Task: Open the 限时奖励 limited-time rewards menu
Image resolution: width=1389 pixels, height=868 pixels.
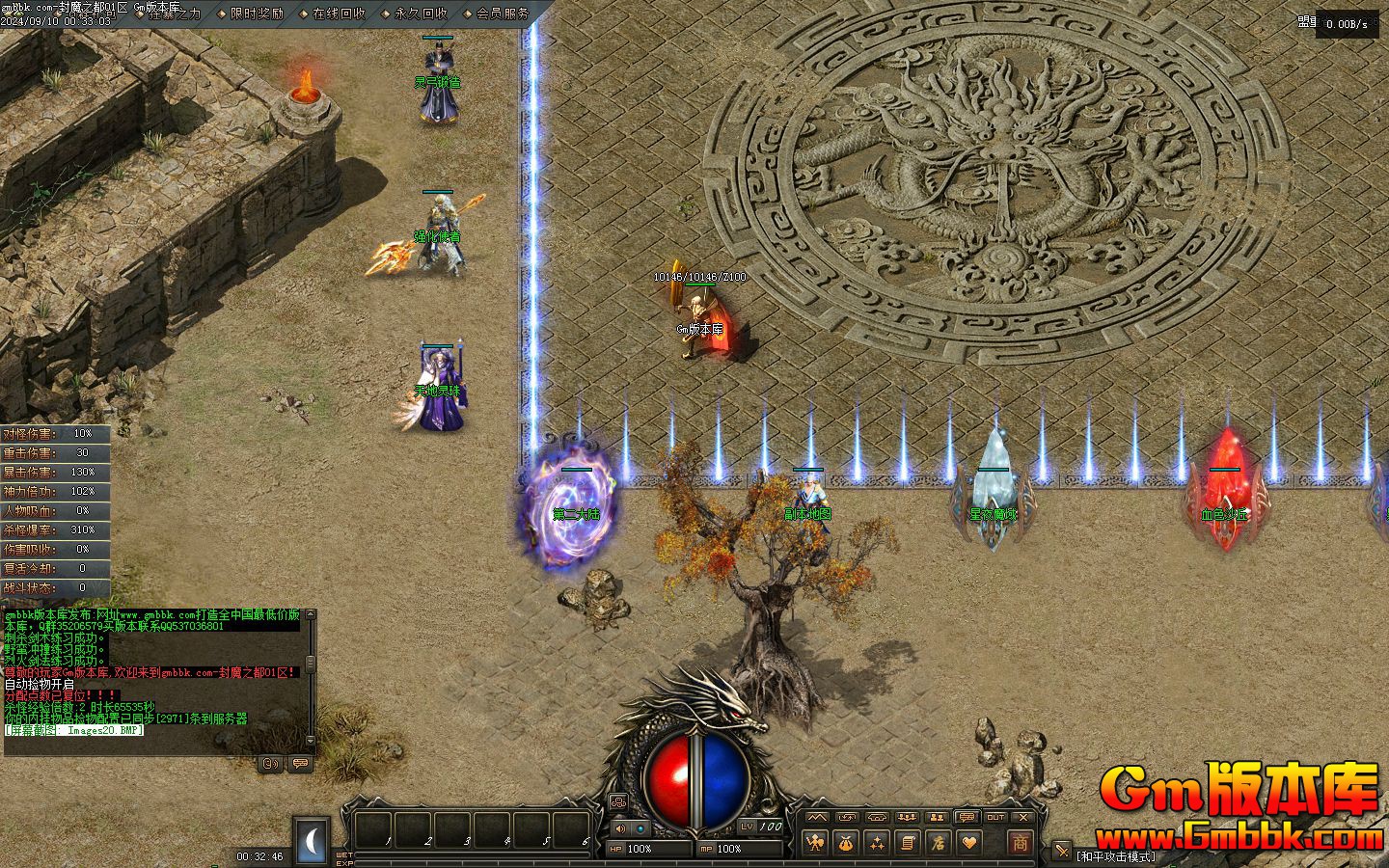Action: pos(257,14)
